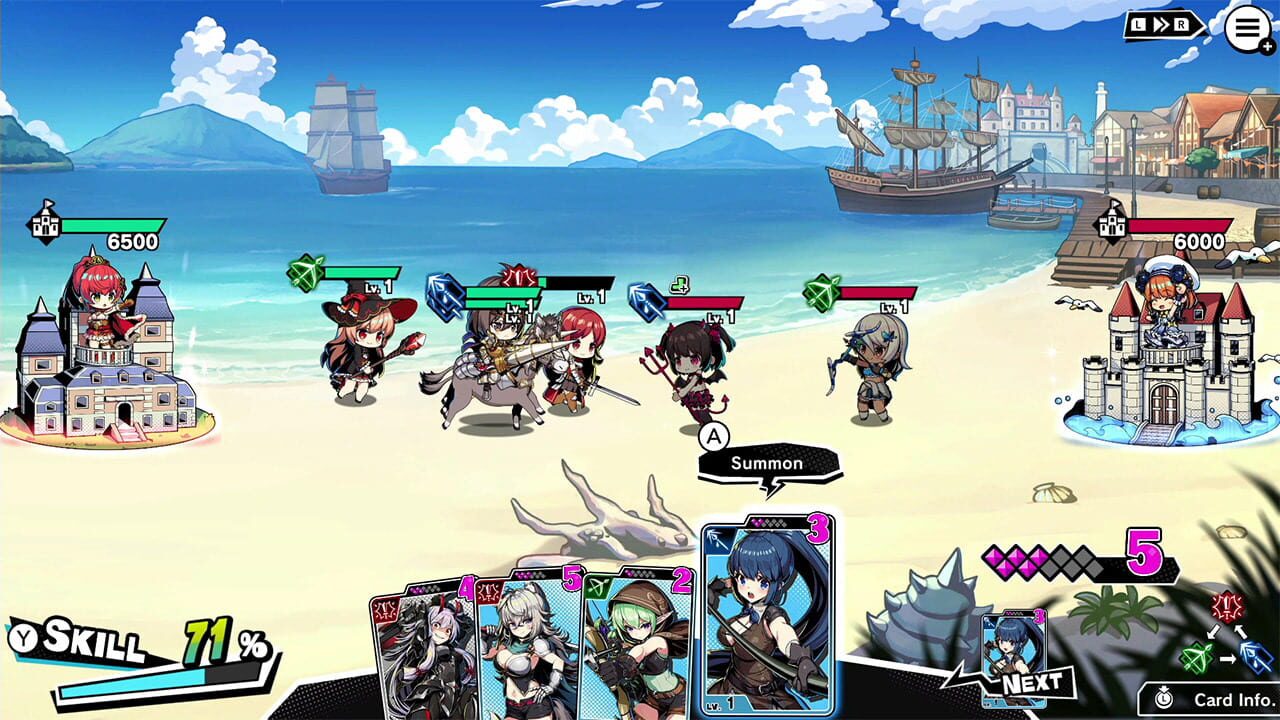Image resolution: width=1280 pixels, height=720 pixels.
Task: Click the stopwatch icon on the Card Info button
Action: (x=1166, y=697)
